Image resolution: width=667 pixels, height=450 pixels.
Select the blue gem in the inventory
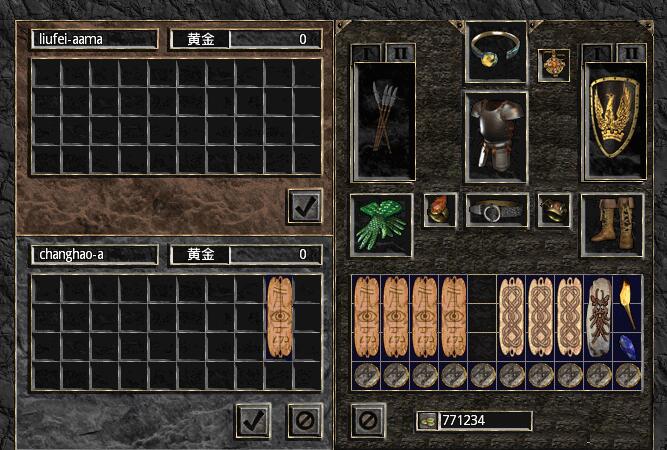[628, 346]
